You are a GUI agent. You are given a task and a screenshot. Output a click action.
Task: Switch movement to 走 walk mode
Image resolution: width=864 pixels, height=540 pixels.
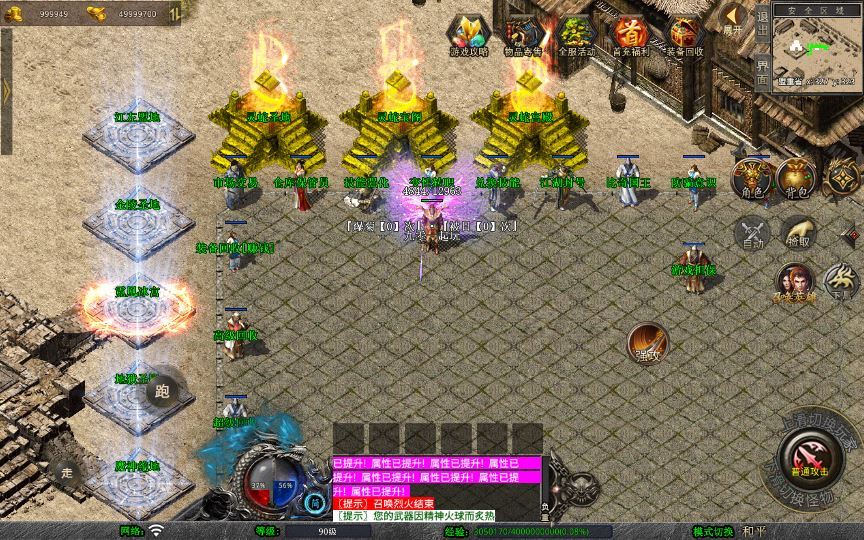[68, 472]
